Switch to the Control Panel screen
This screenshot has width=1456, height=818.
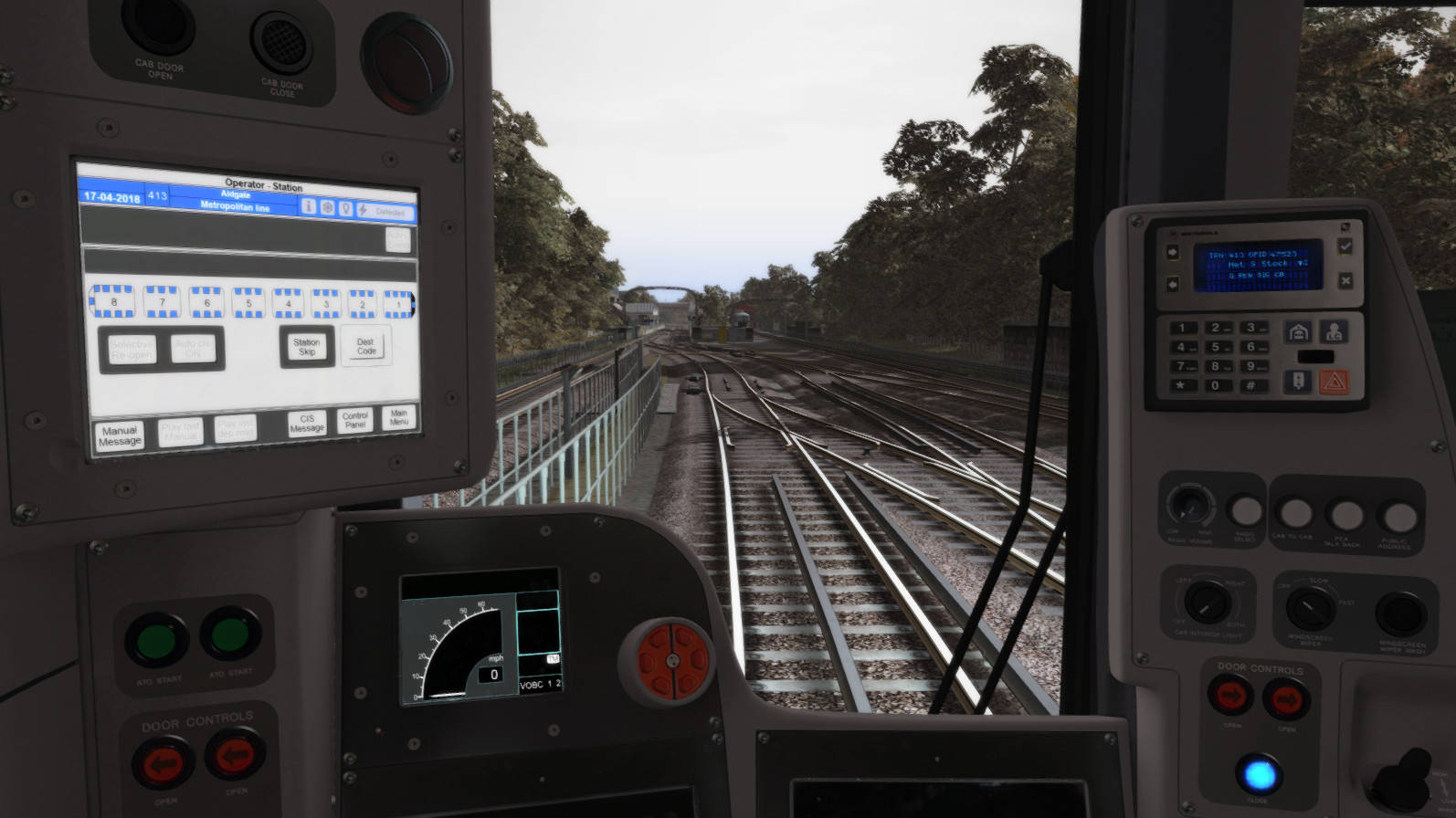(353, 421)
